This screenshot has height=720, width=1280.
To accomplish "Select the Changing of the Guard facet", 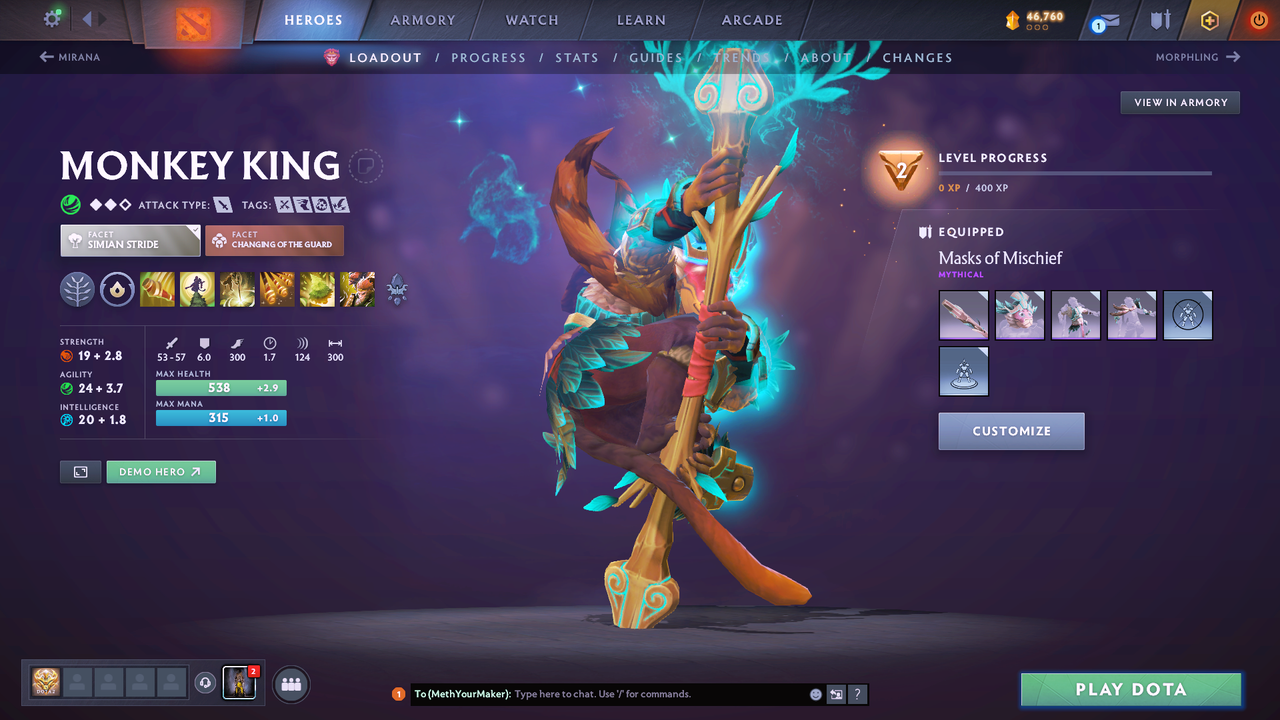I will [x=274, y=240].
